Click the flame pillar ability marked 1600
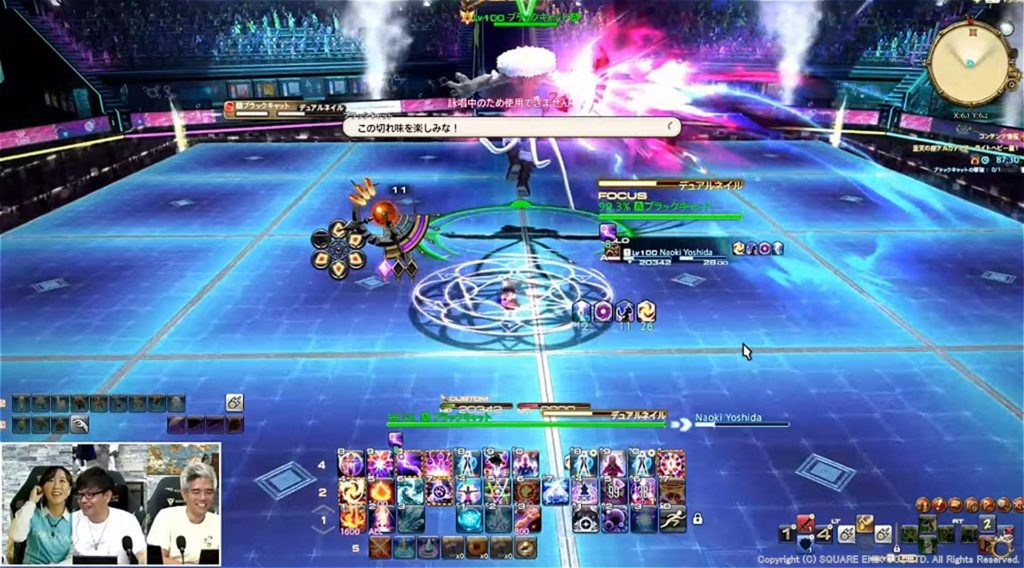 click(352, 519)
